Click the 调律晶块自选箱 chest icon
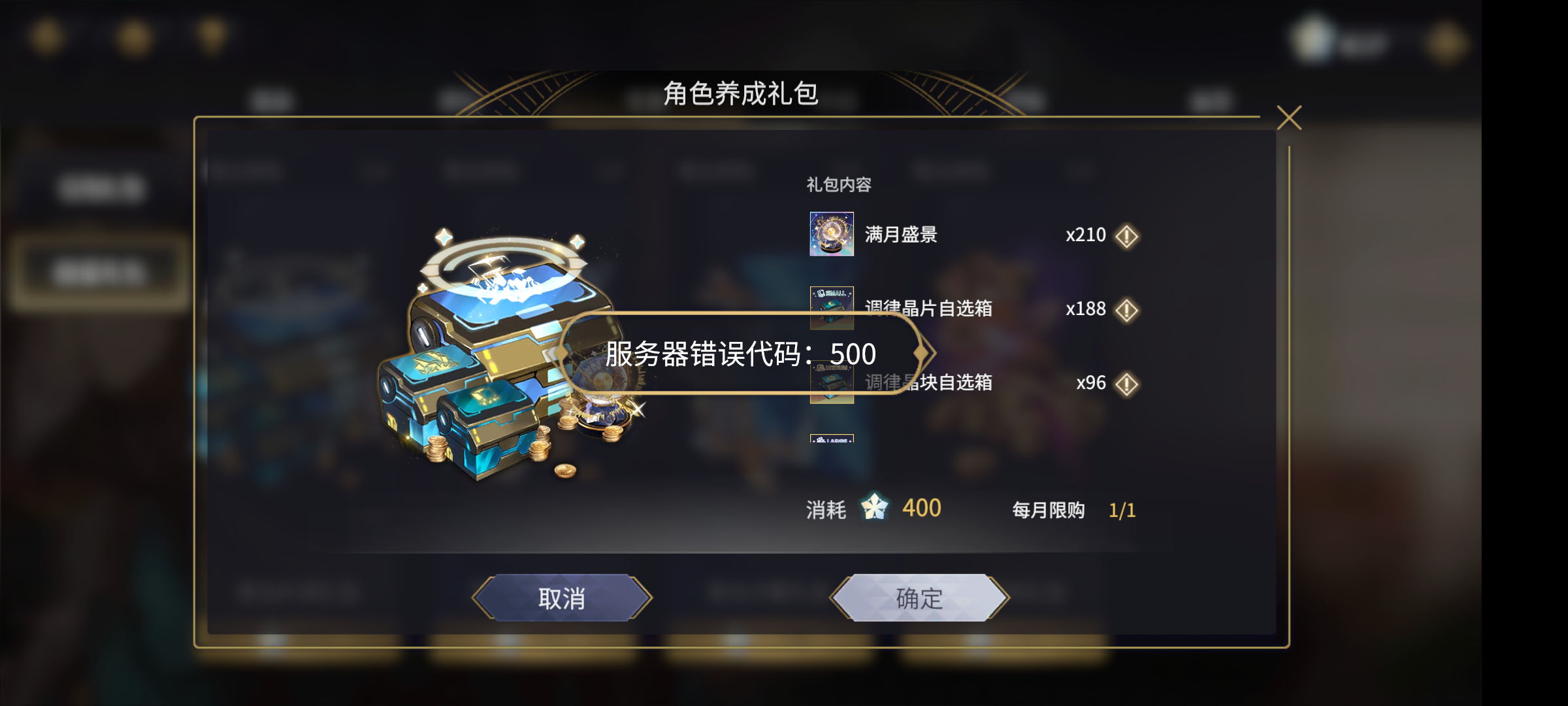The height and width of the screenshot is (706, 1568). pos(831,384)
